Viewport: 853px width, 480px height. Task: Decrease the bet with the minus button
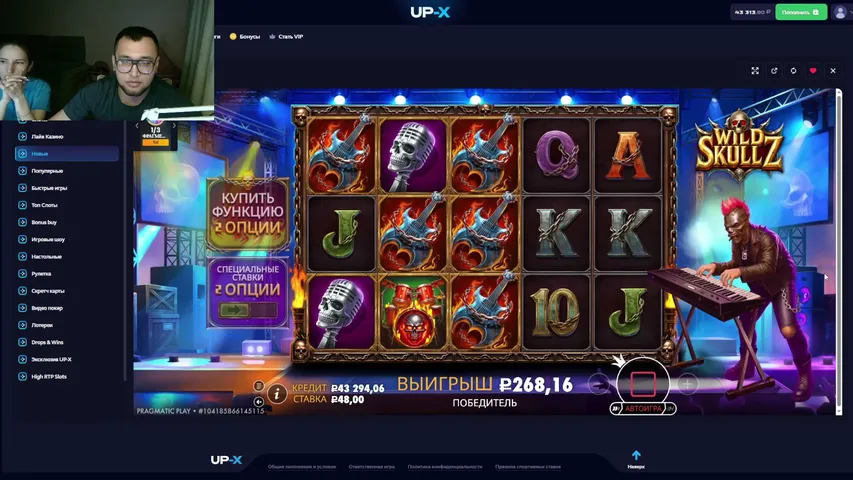pos(598,383)
